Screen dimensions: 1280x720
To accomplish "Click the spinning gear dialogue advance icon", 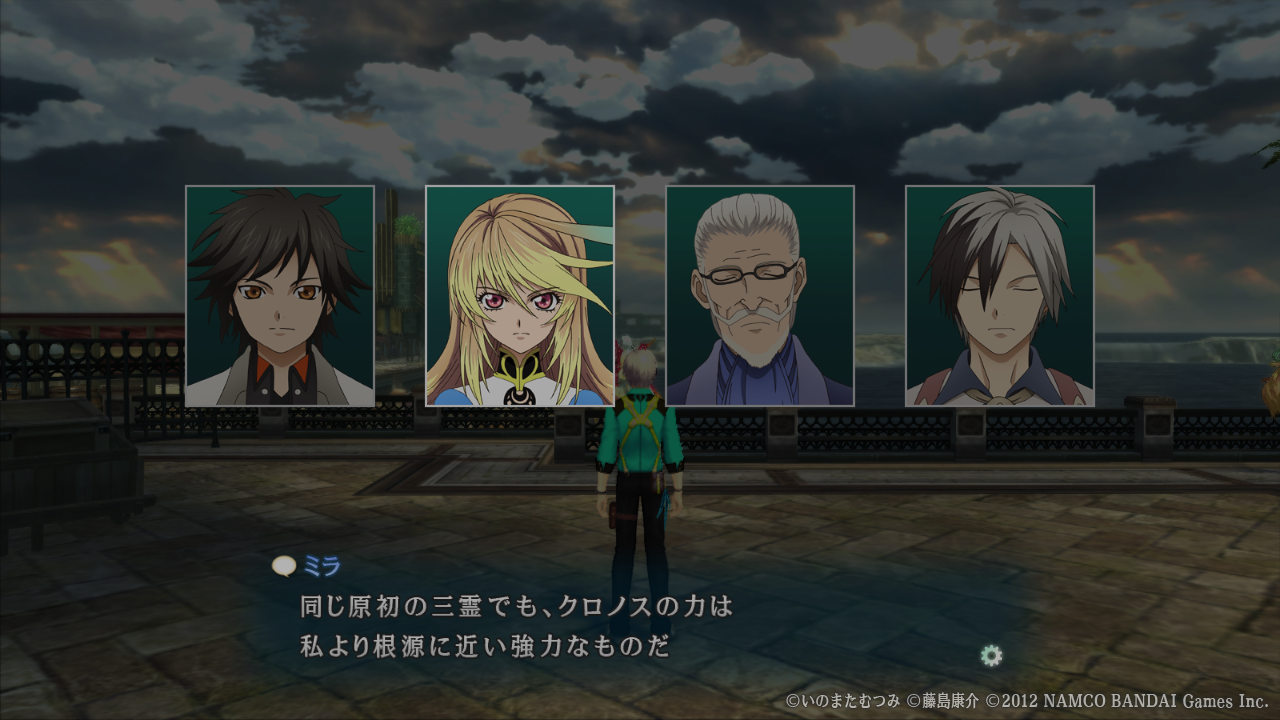I will tap(991, 656).
